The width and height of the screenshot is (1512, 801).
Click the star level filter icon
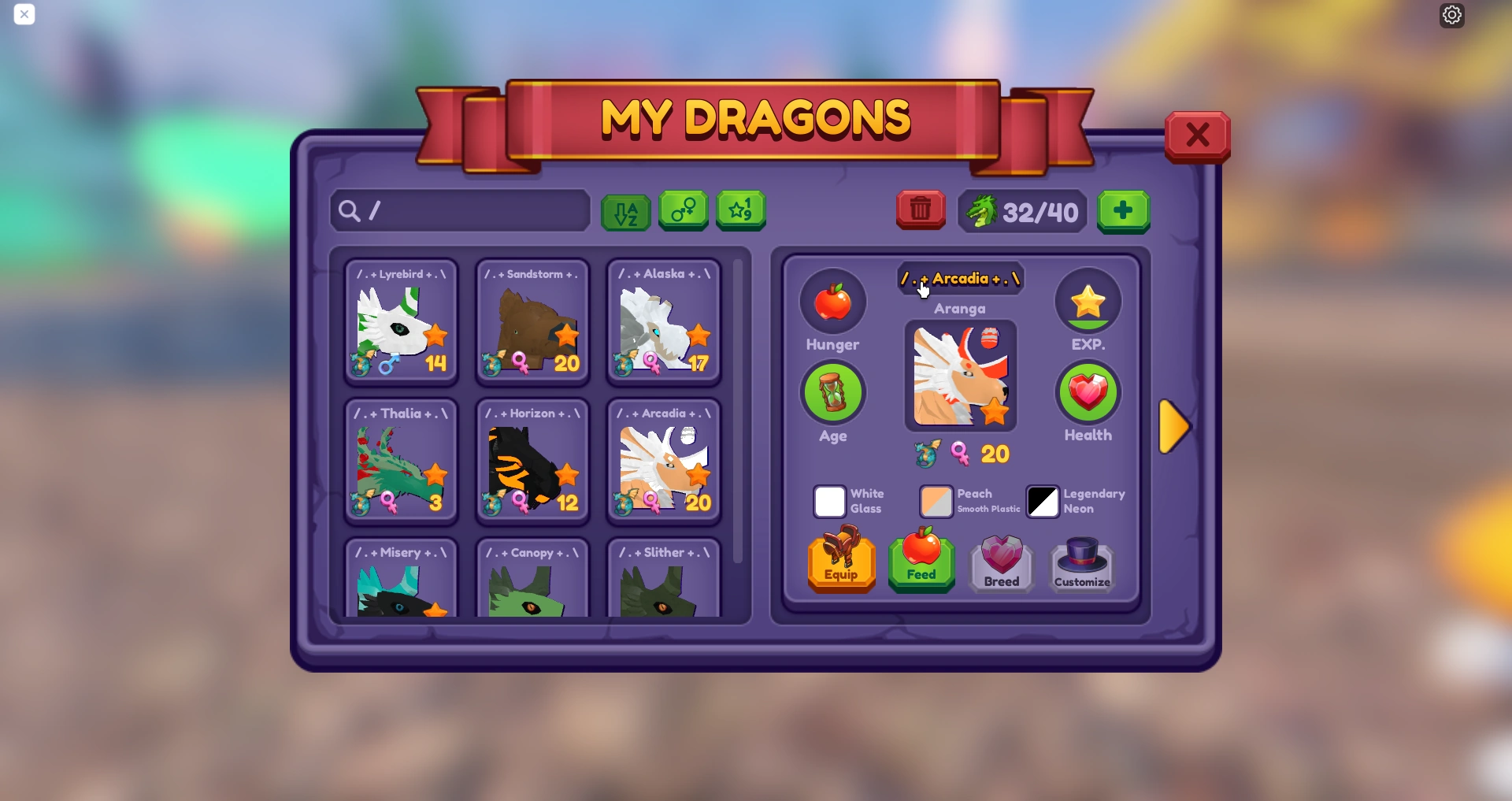point(740,211)
